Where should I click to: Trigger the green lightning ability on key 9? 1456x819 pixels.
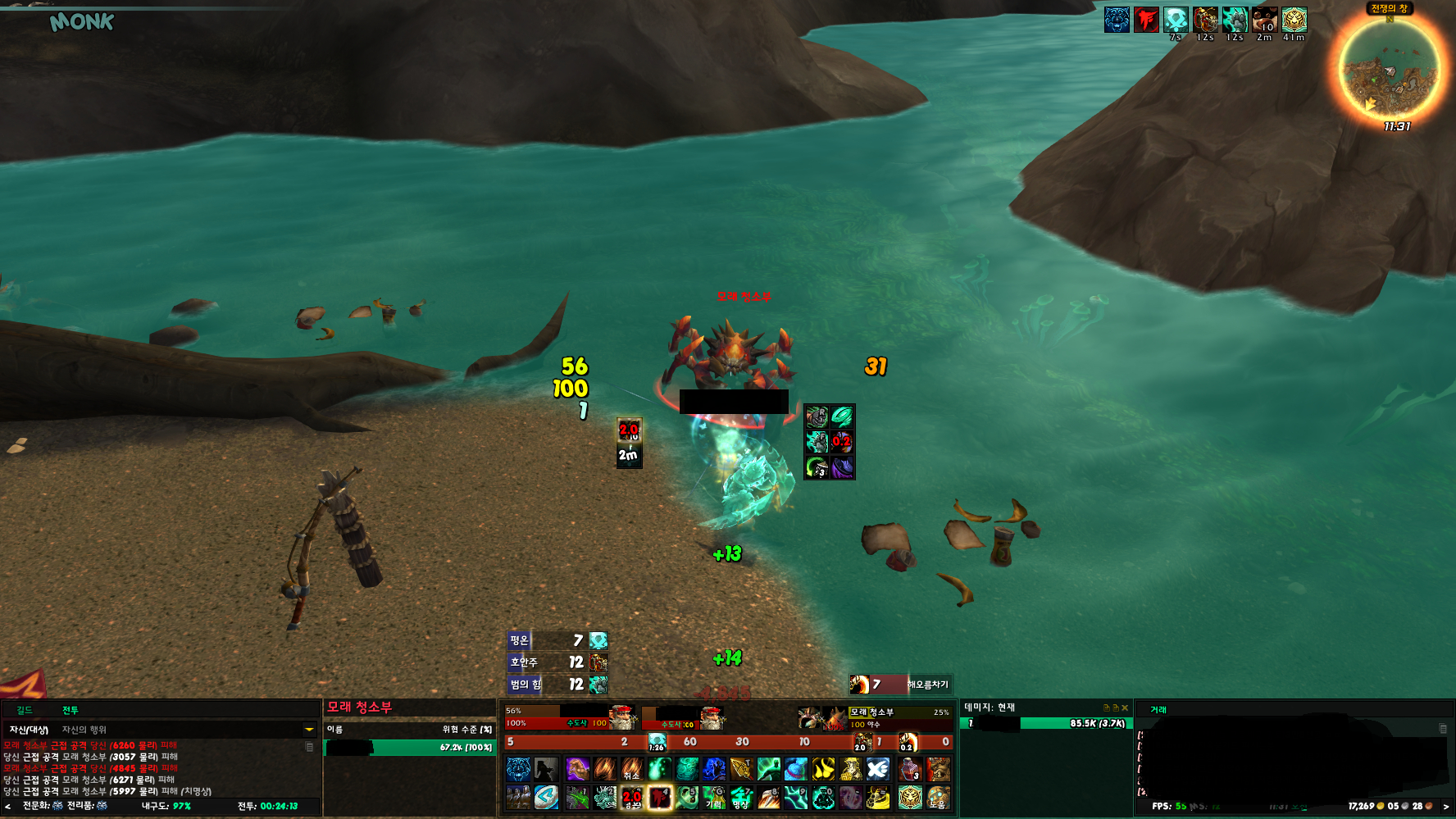(796, 797)
